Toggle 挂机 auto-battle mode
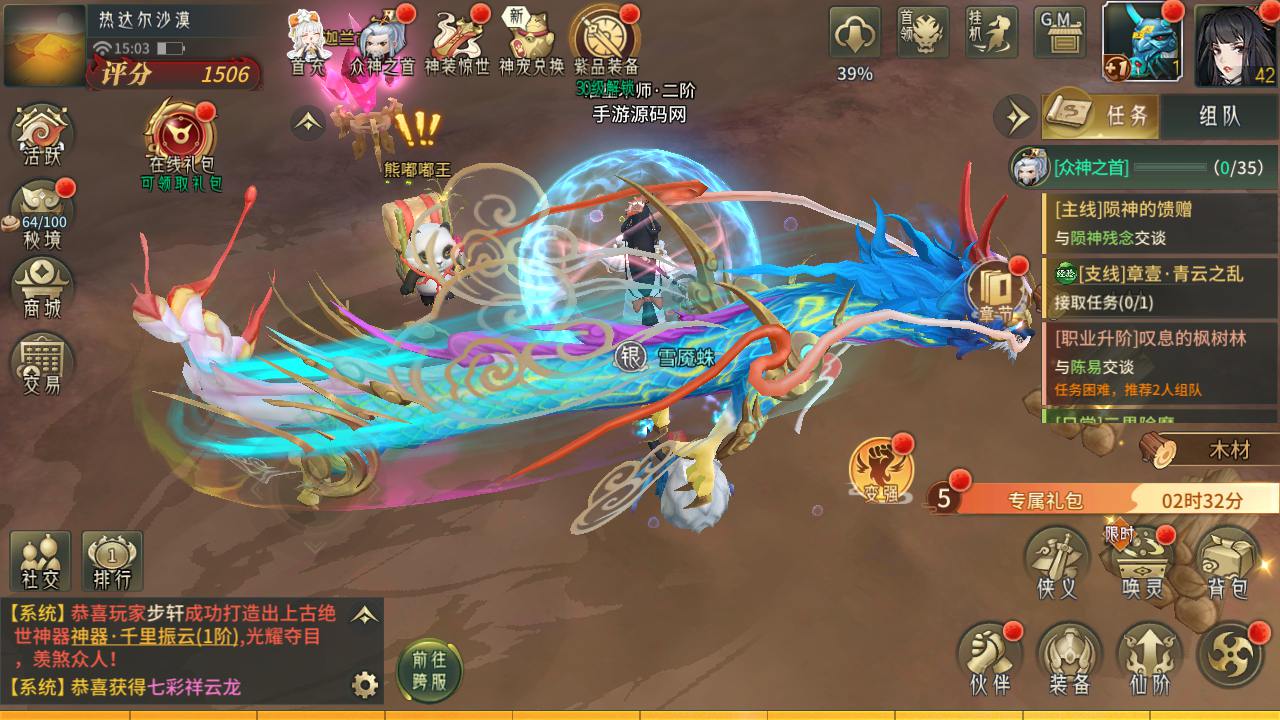This screenshot has width=1280, height=720. 991,34
